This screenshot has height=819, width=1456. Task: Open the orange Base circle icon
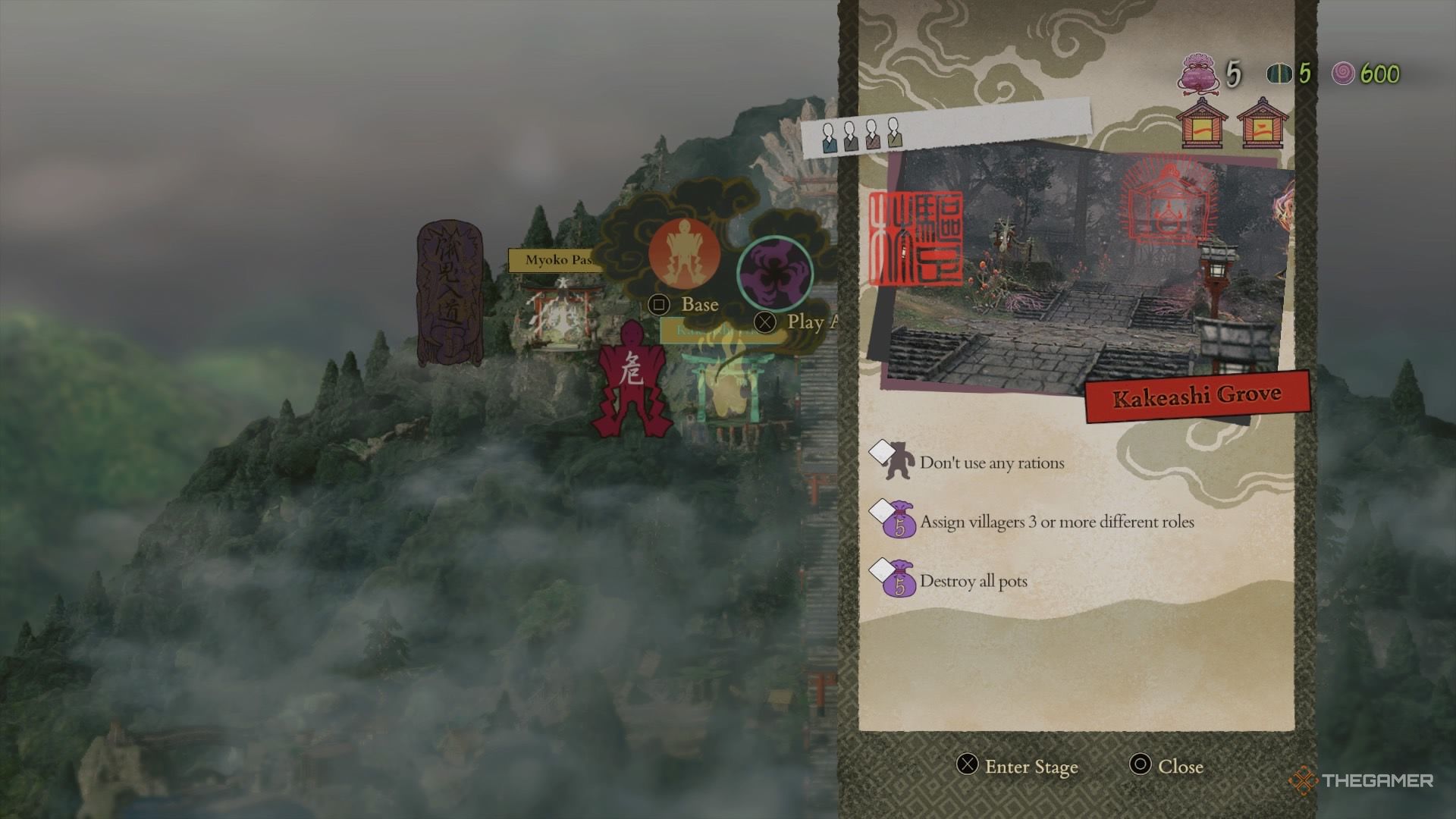pyautogui.click(x=684, y=254)
